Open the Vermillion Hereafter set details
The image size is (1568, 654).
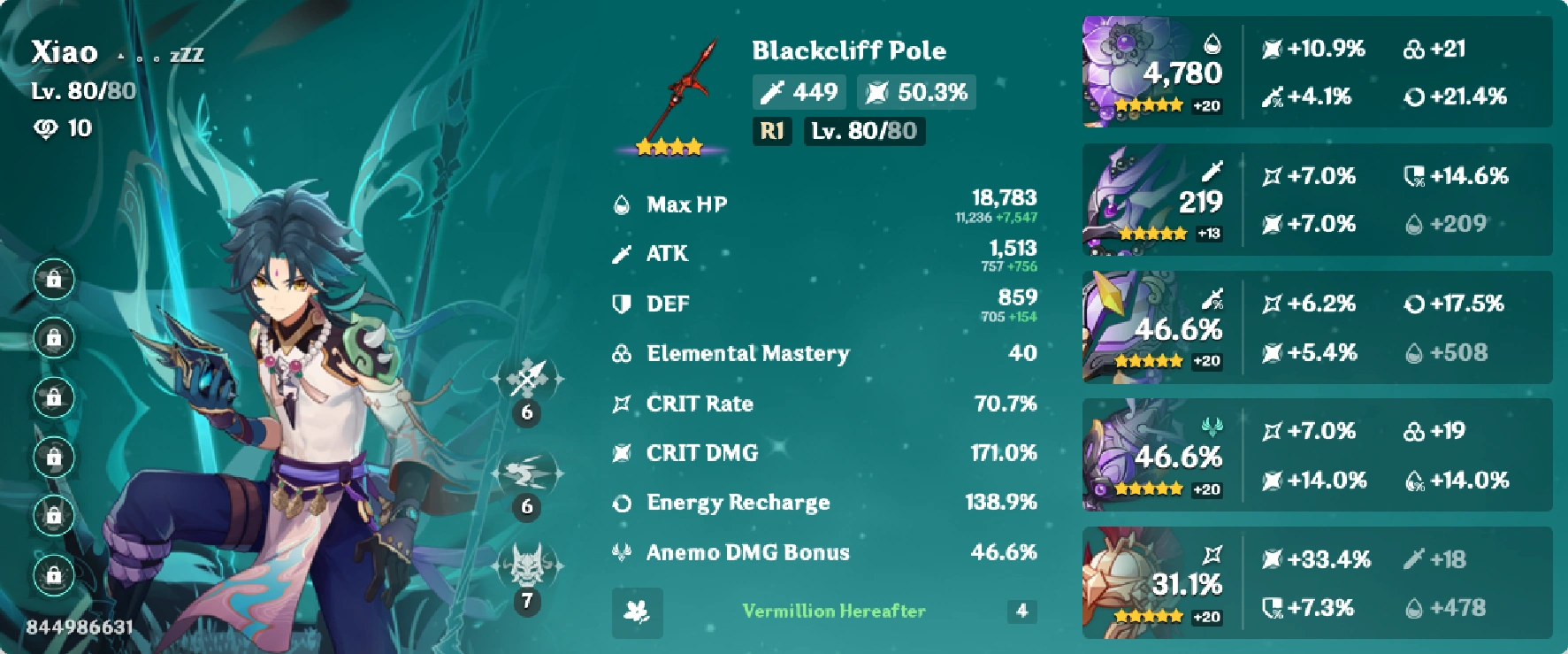[x=834, y=611]
